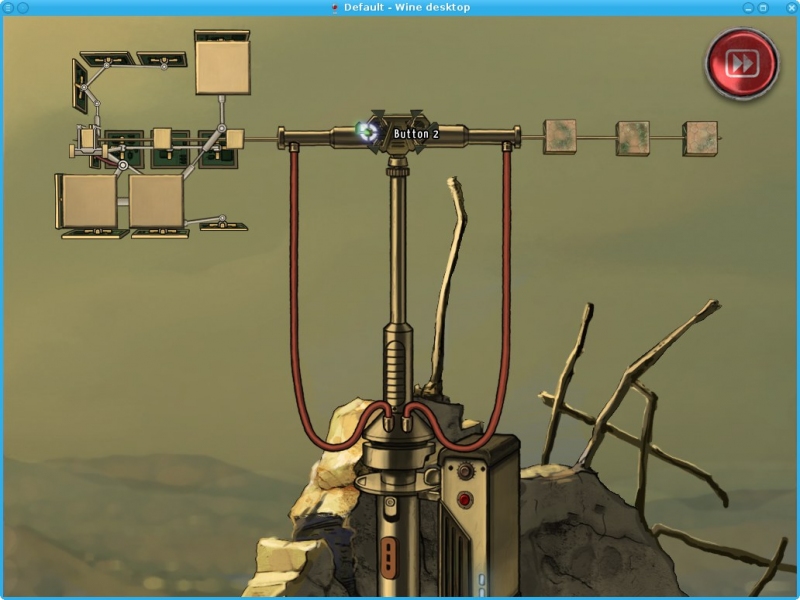The height and width of the screenshot is (600, 800).
Task: Close the Wine desktop window
Action: pos(790,7)
